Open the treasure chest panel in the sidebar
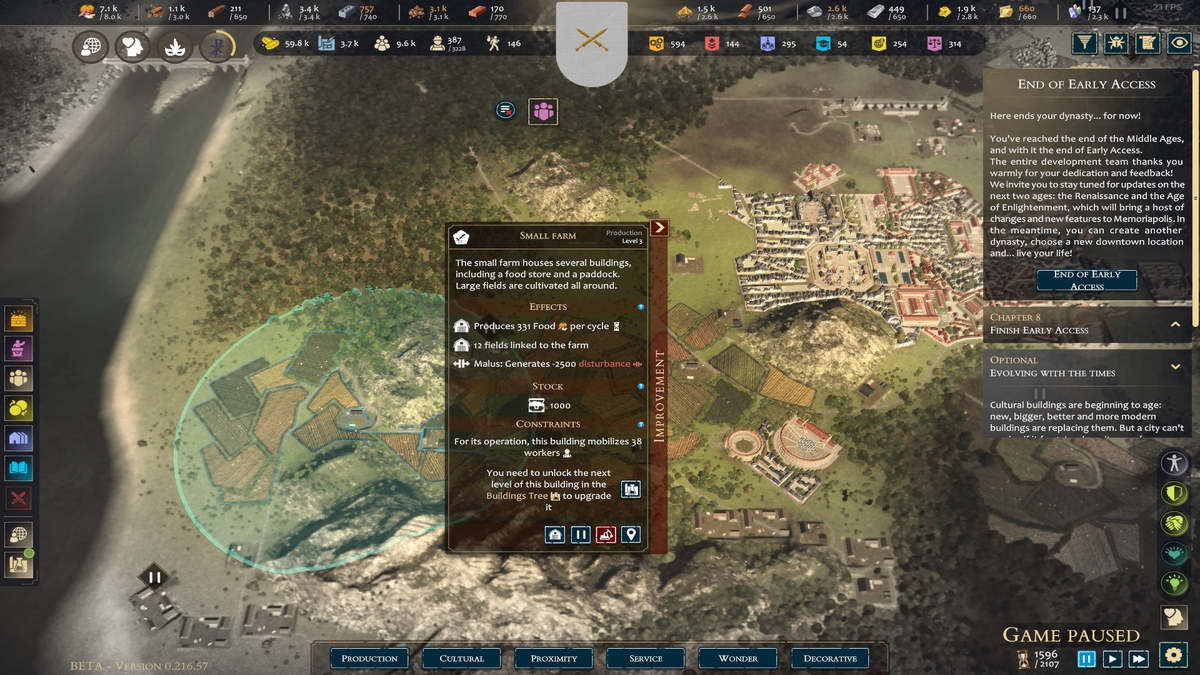This screenshot has width=1200, height=675. tap(19, 319)
